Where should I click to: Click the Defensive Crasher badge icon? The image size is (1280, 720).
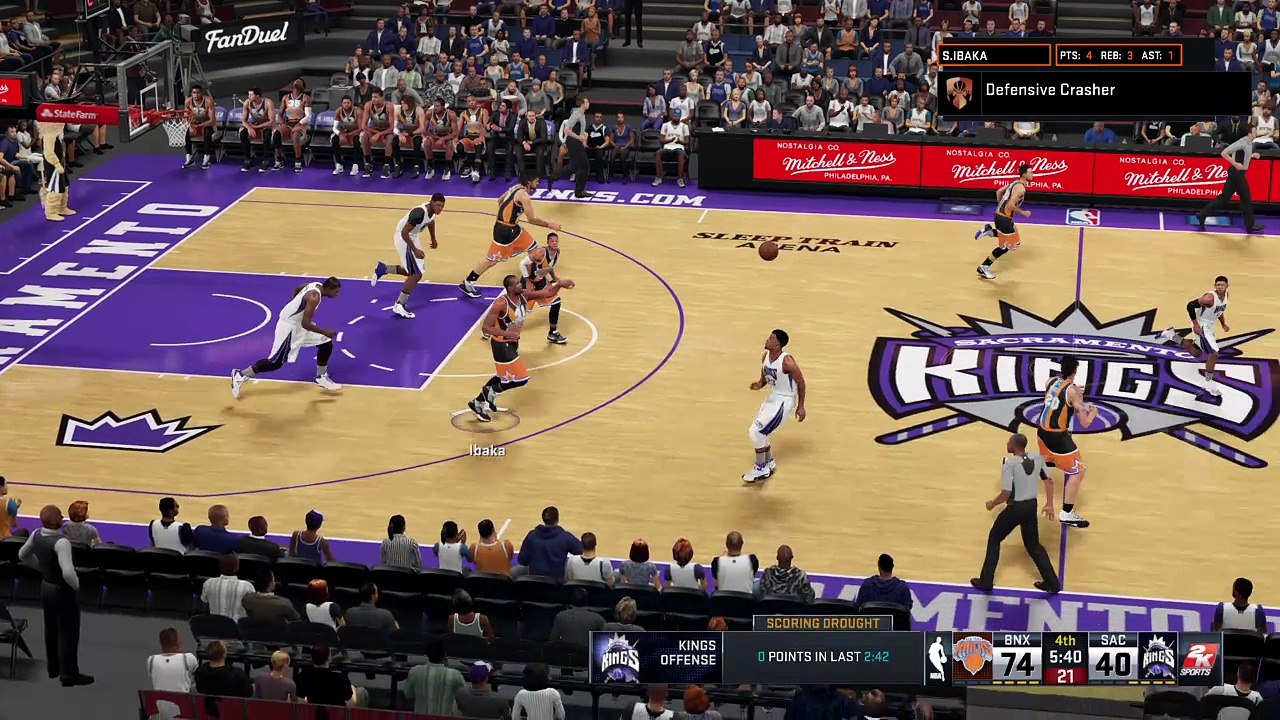pyautogui.click(x=959, y=93)
